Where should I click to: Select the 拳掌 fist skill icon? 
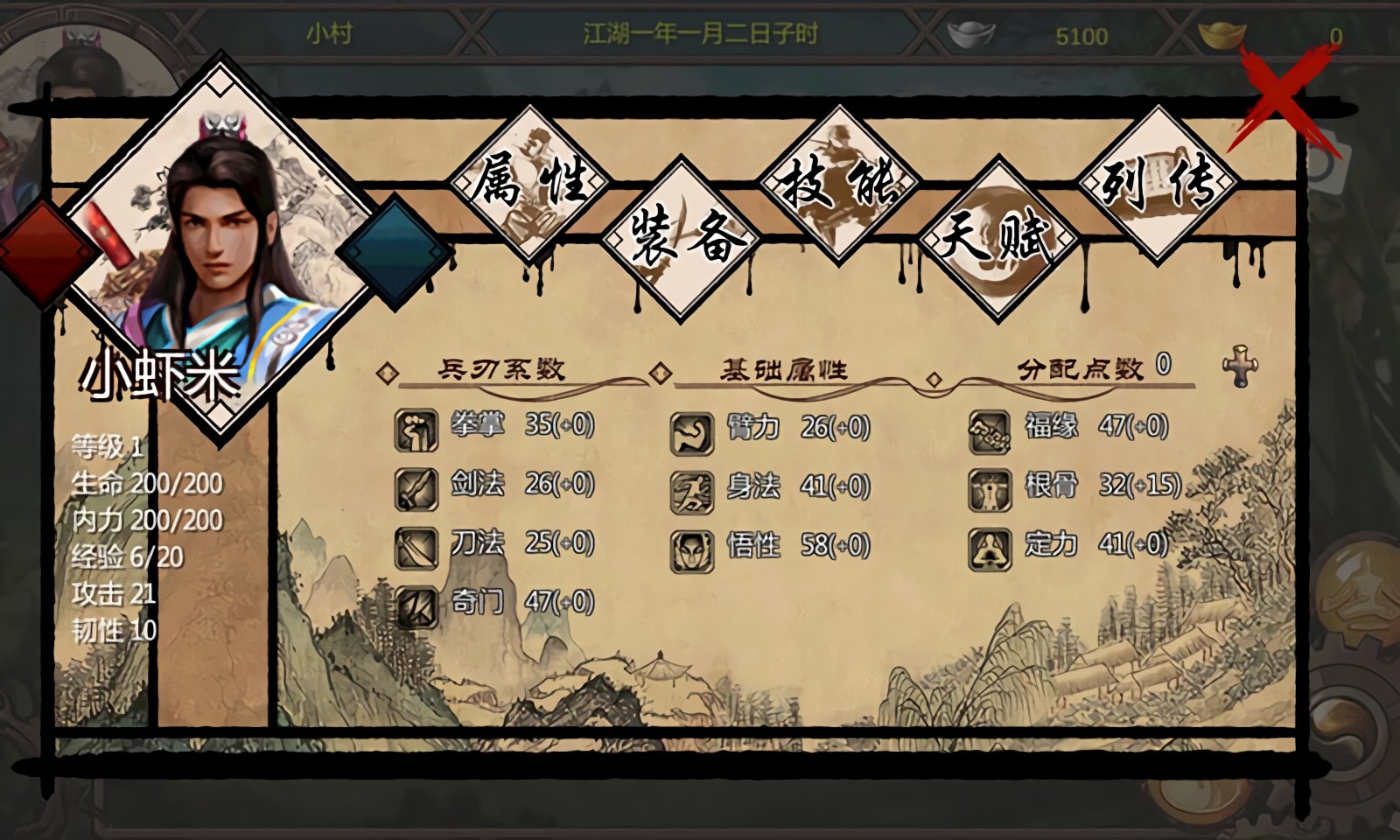(417, 429)
